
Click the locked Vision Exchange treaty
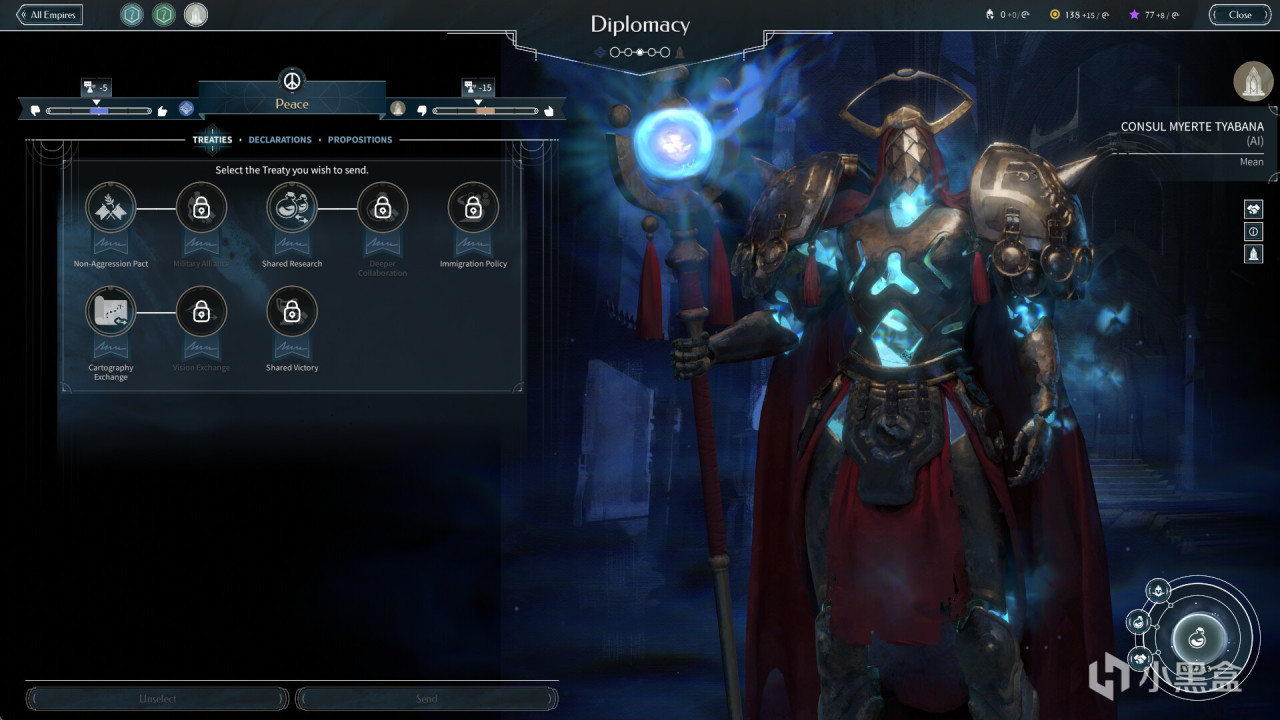(201, 312)
